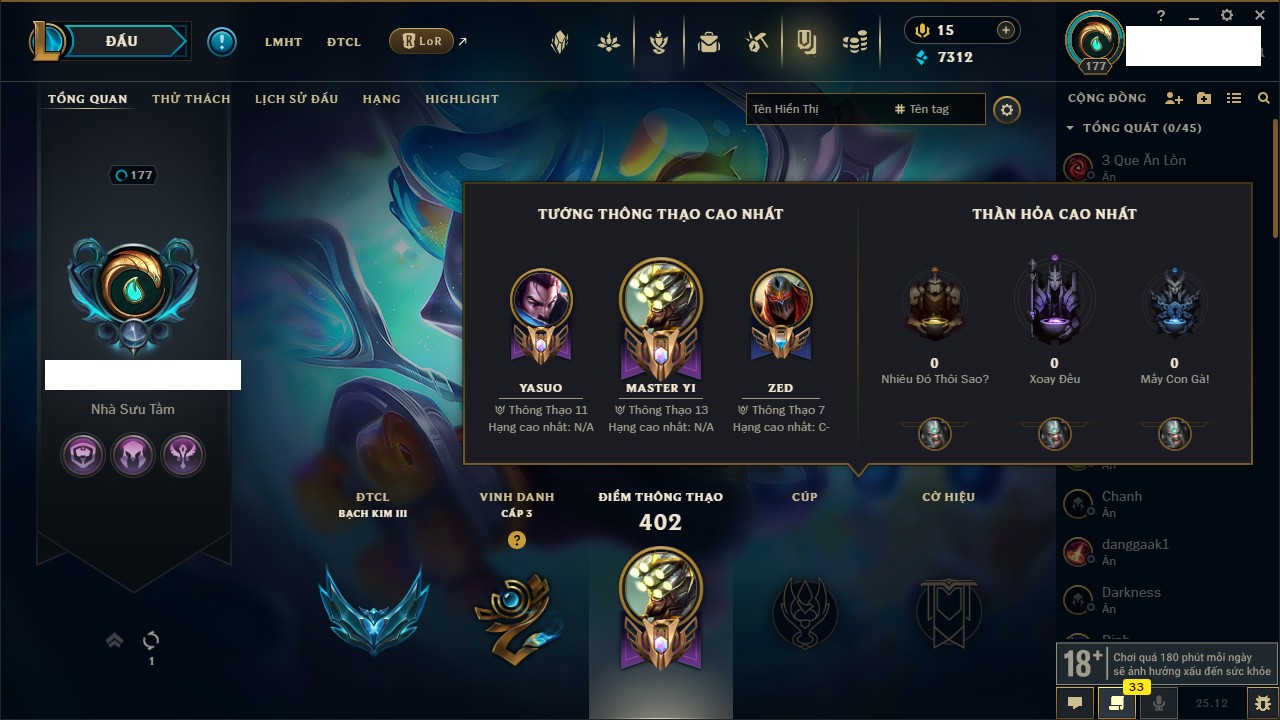Close the client window

tap(1257, 15)
